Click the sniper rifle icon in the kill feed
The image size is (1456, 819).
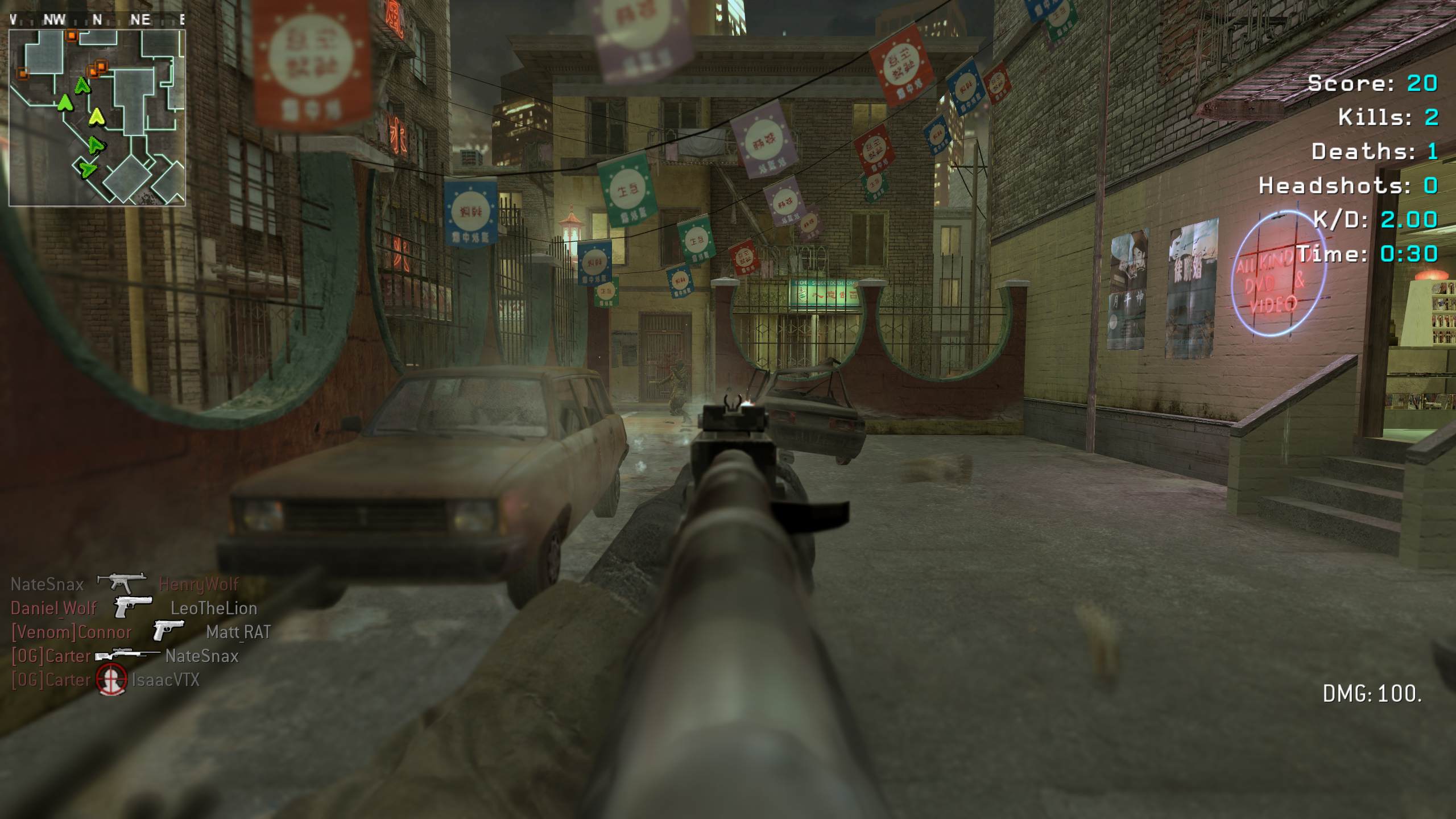tap(127, 655)
